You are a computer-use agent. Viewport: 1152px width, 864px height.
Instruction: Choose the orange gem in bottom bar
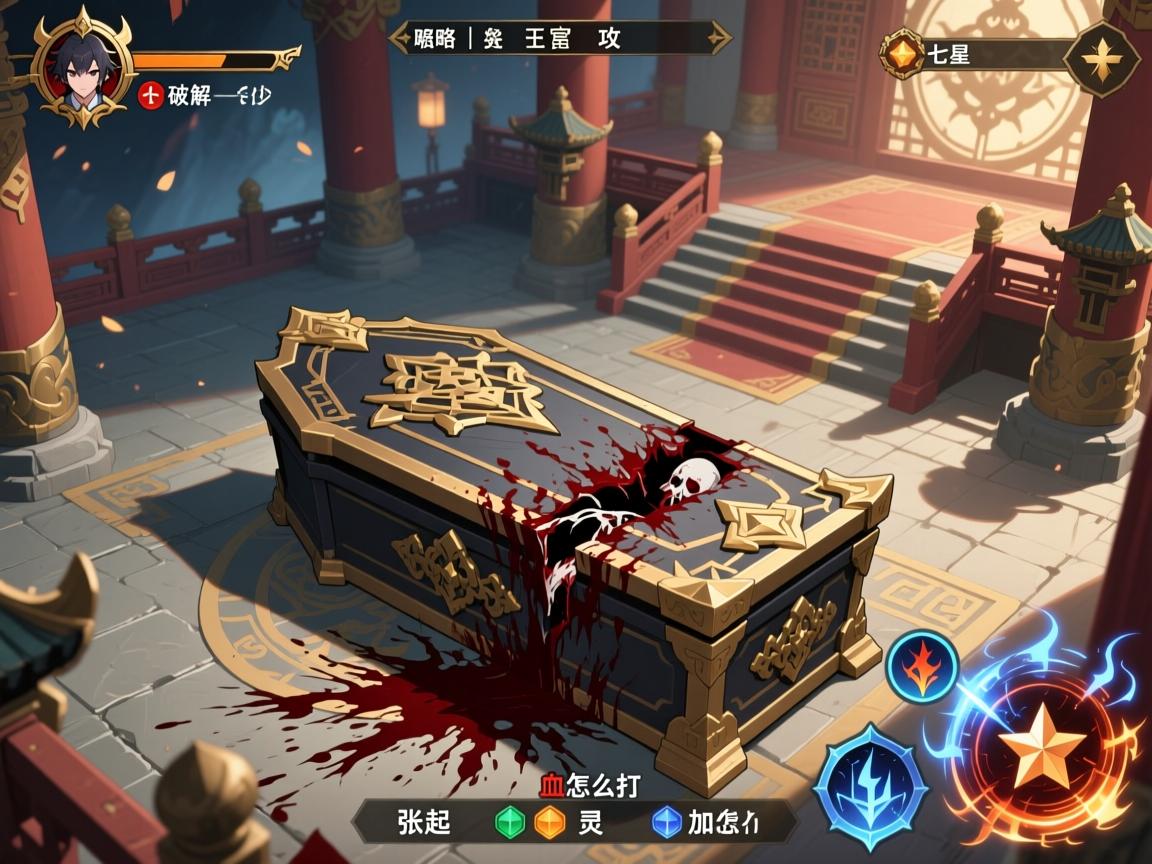click(549, 822)
